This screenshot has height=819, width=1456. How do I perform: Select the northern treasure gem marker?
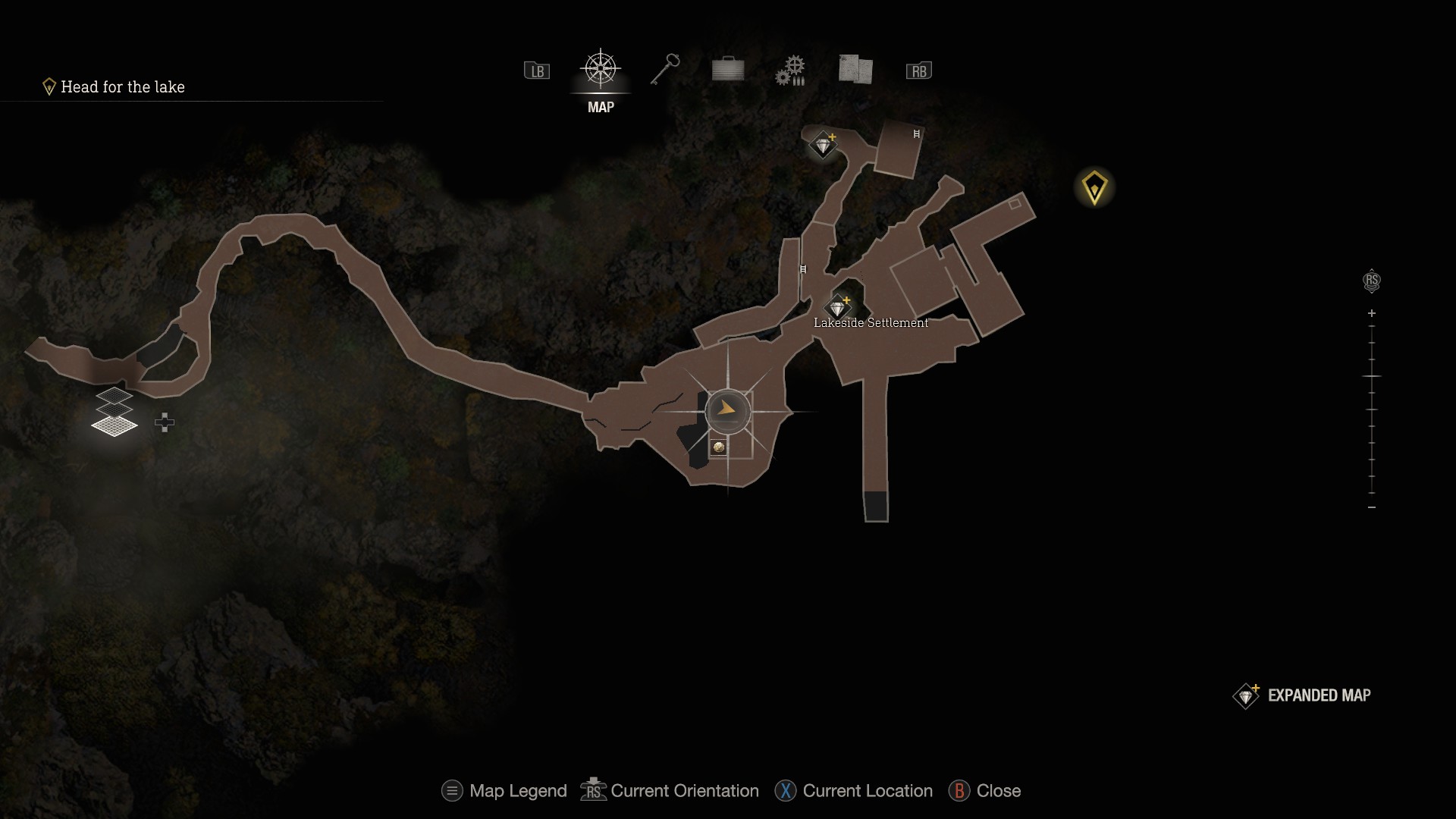(x=824, y=144)
